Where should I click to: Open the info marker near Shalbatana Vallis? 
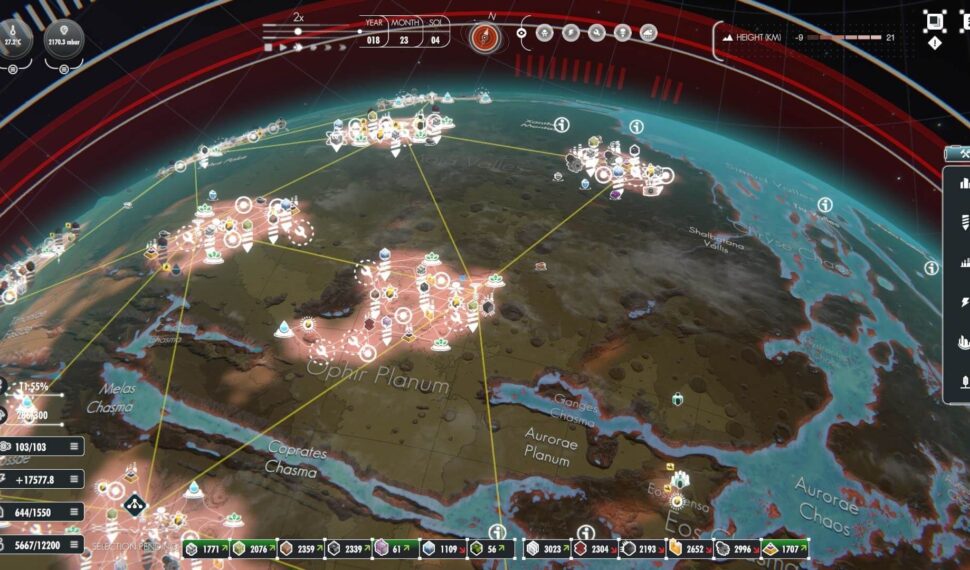(x=824, y=204)
